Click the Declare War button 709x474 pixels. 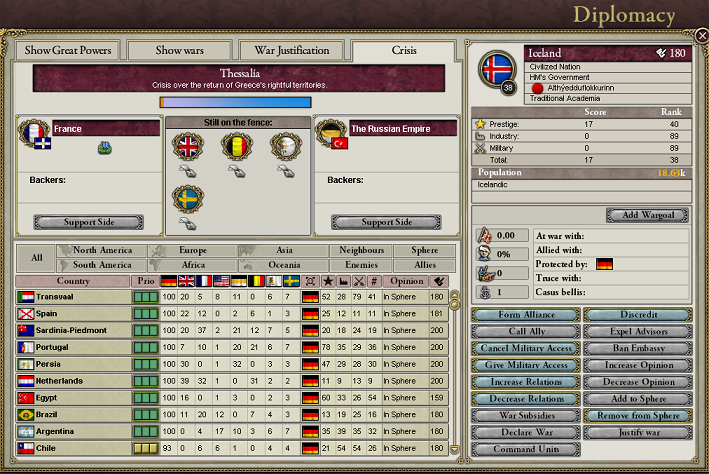524,433
